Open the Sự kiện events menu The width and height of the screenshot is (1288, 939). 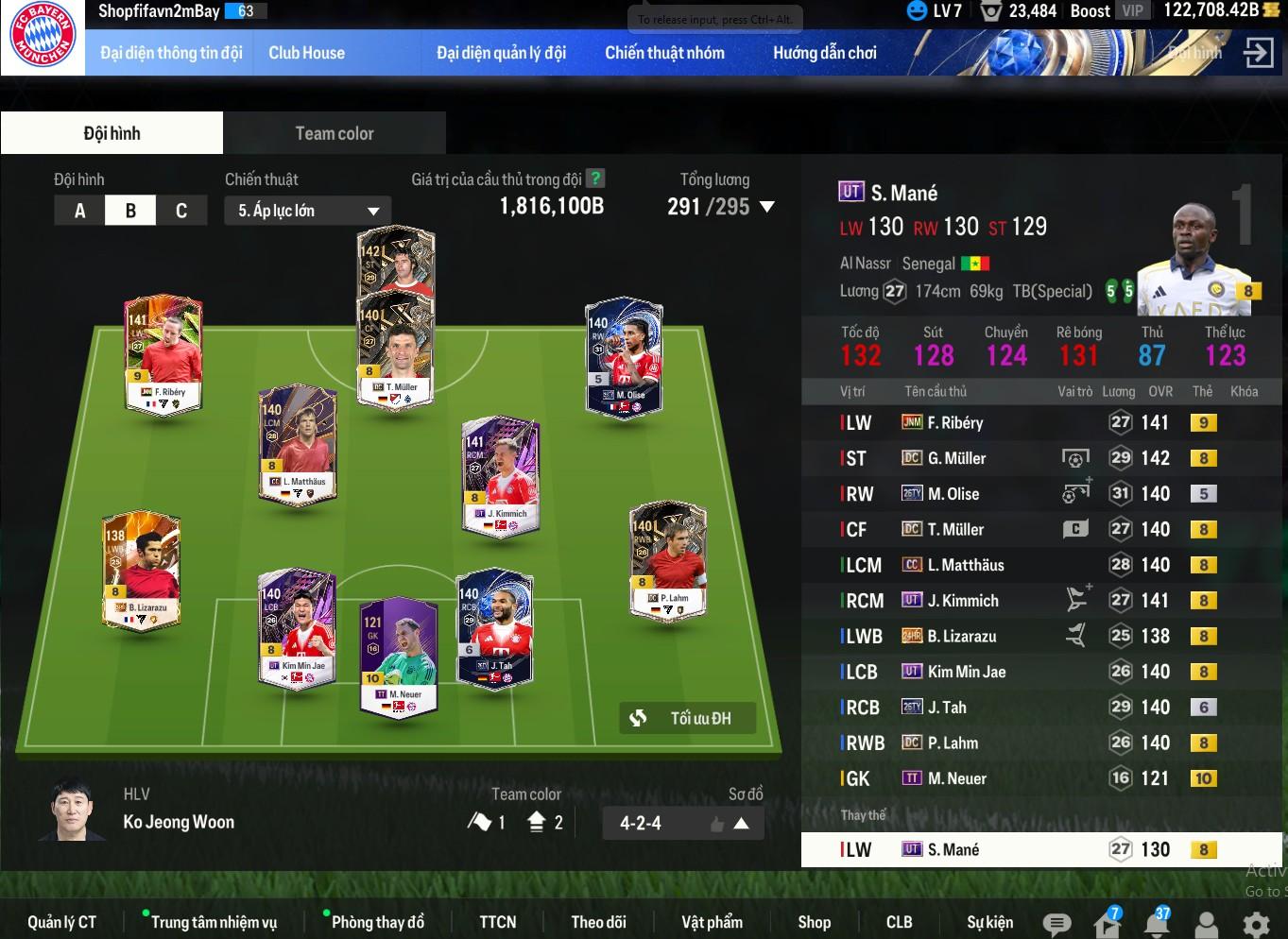[989, 922]
